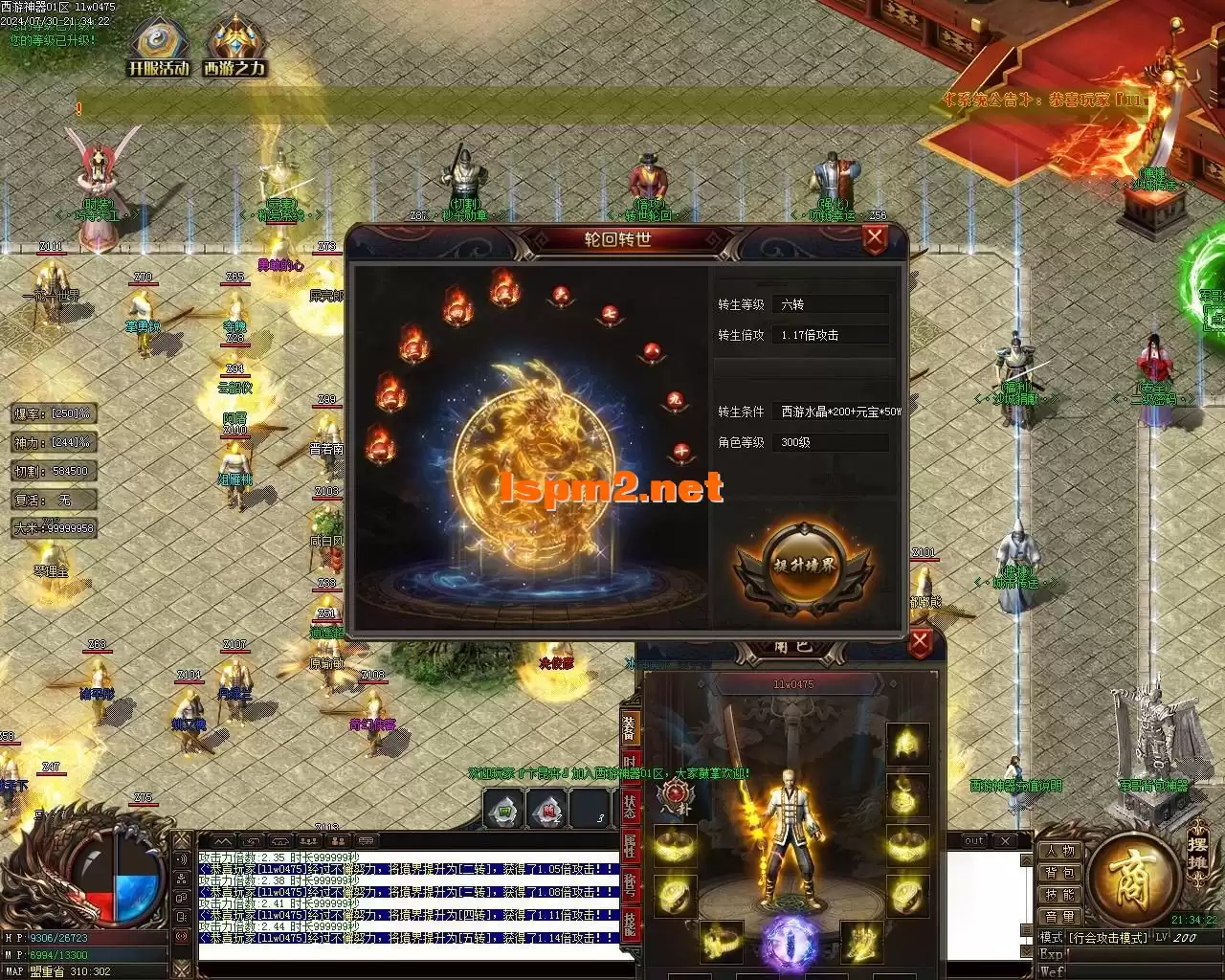Switch to the 属性 attributes tab

(x=630, y=845)
